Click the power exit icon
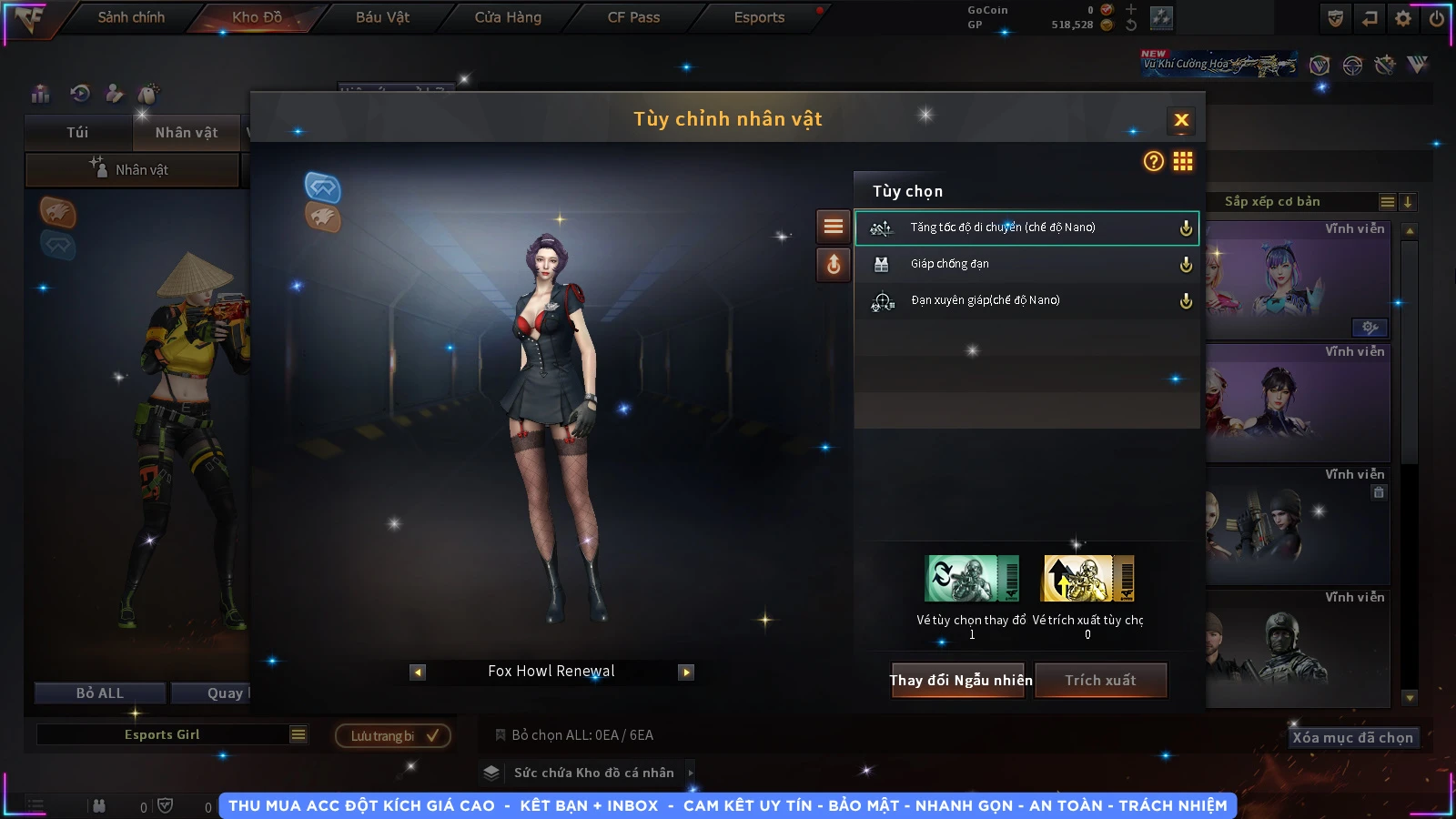 (x=1437, y=18)
